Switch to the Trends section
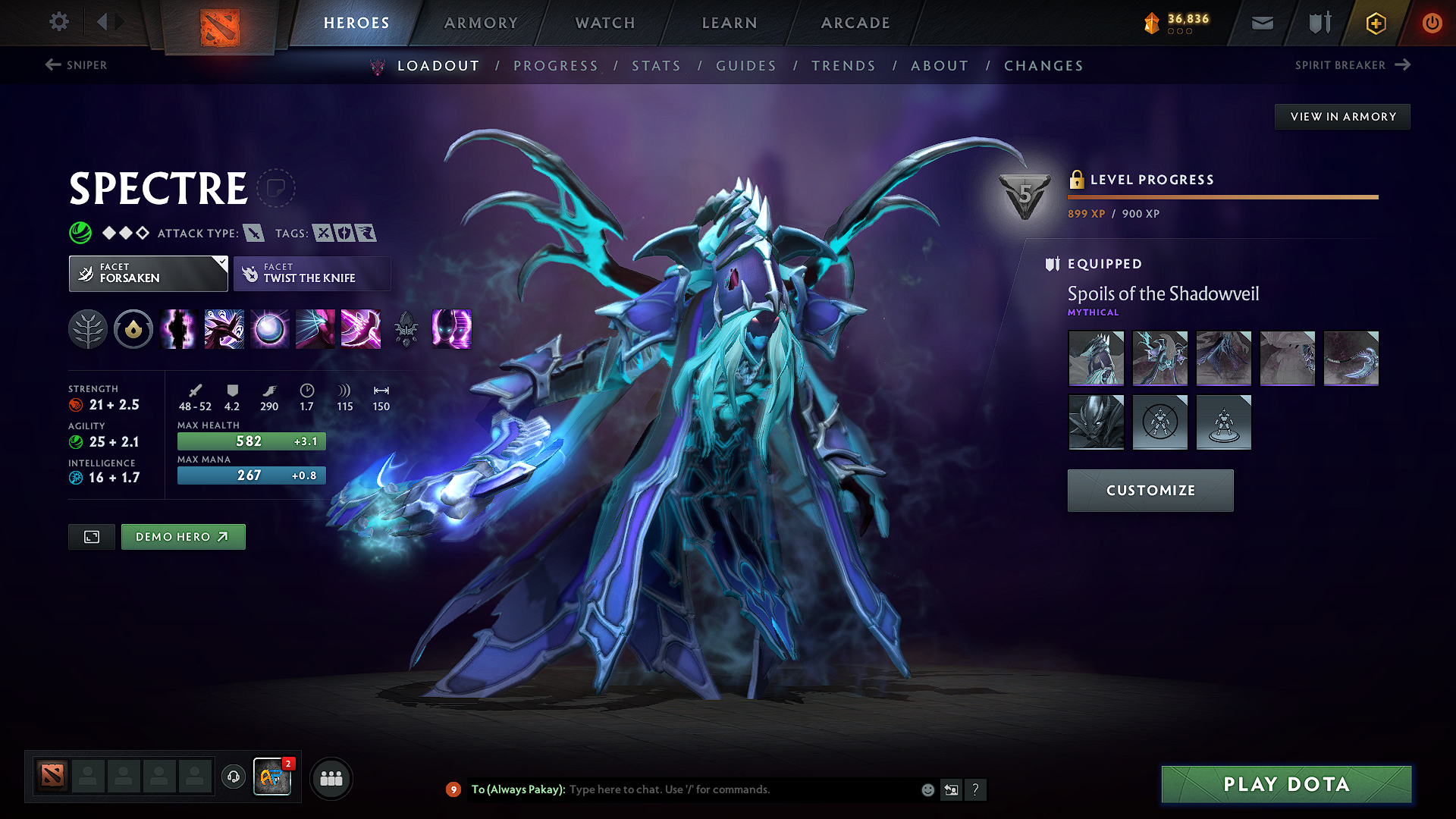 click(843, 66)
